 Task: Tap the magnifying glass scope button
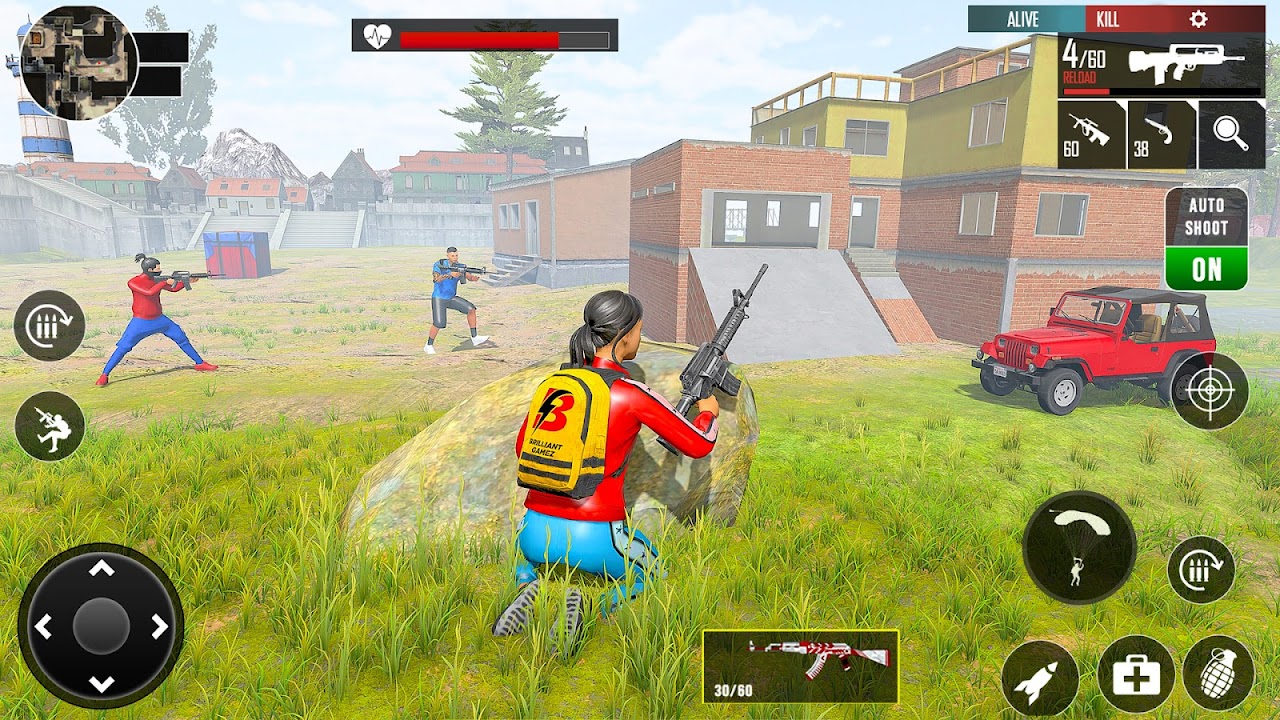[x=1231, y=134]
